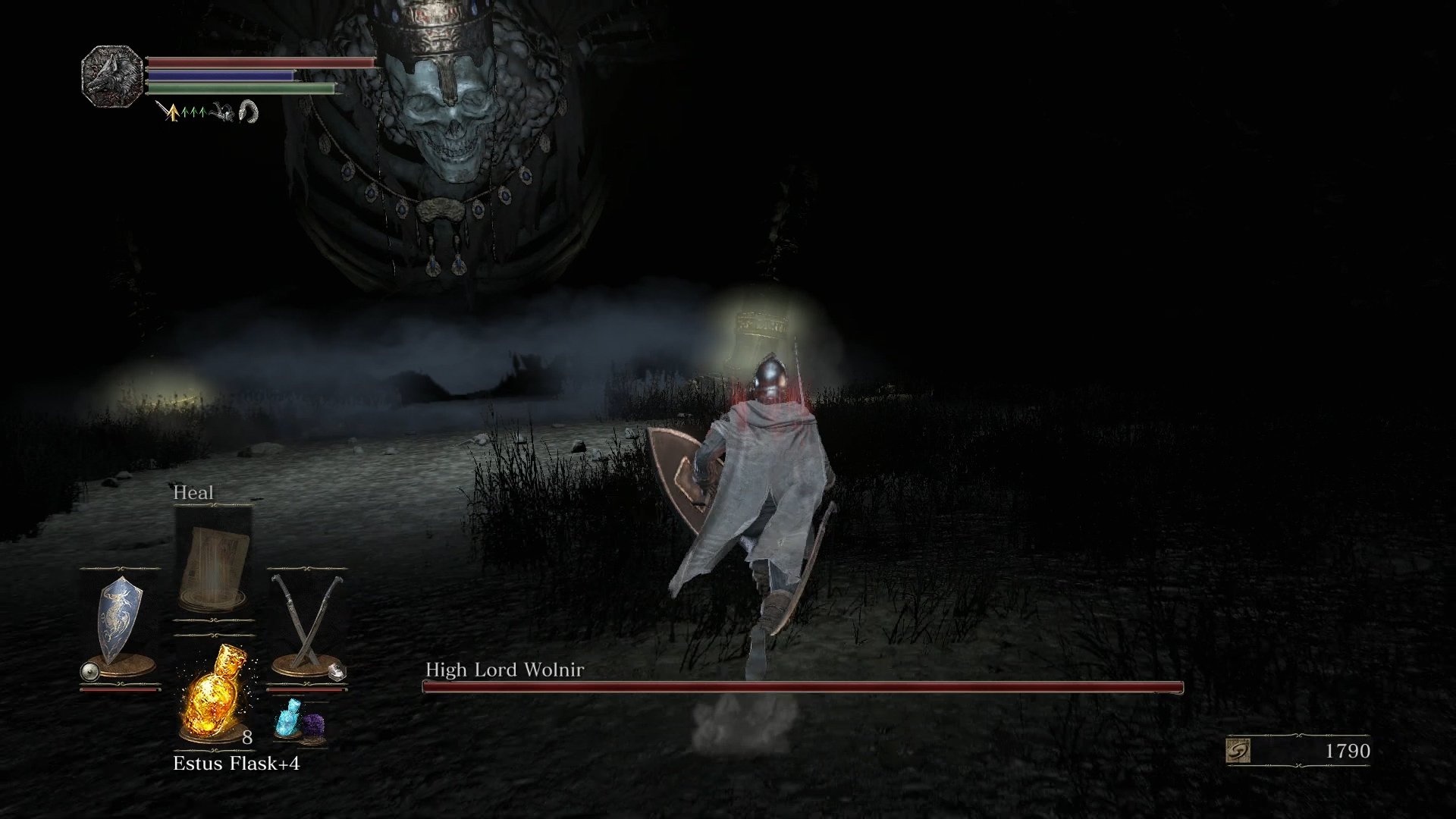Click the Heal spell name label
The height and width of the screenshot is (819, 1456).
click(193, 491)
